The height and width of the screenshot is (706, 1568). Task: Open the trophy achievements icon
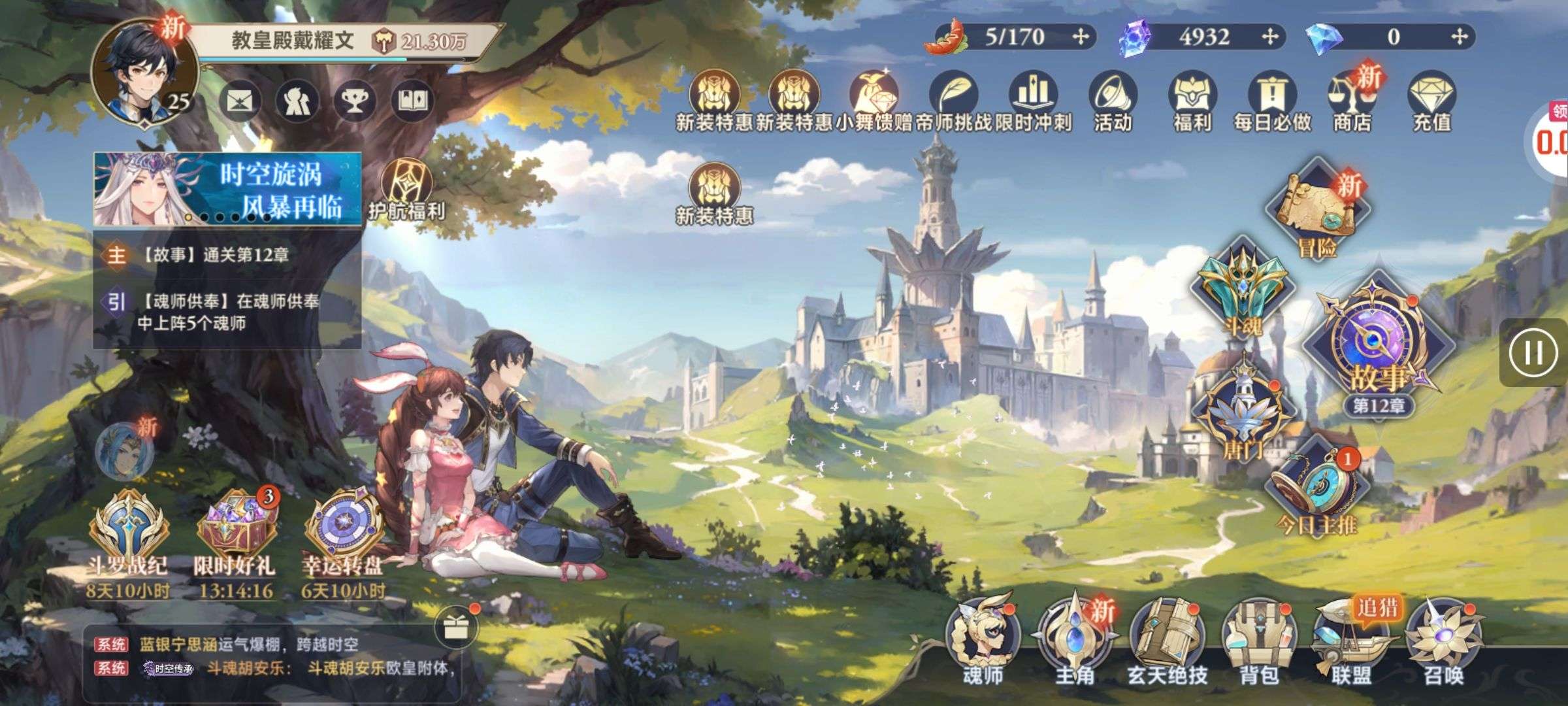(x=355, y=101)
